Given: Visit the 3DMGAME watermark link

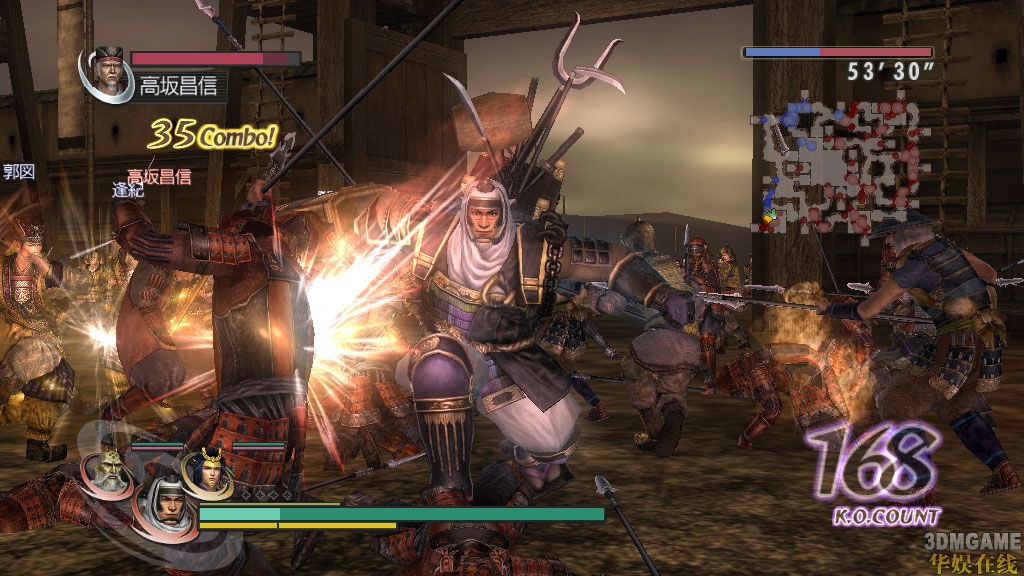Looking at the screenshot, I should pyautogui.click(x=970, y=541).
